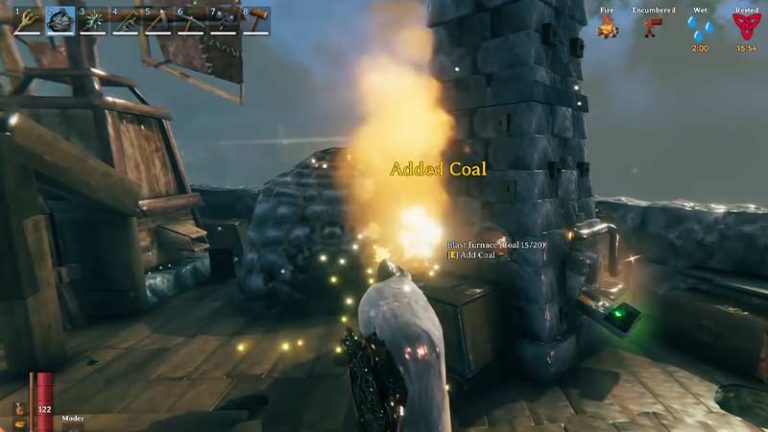Equip the hammer in hotbar slot 8

point(256,21)
